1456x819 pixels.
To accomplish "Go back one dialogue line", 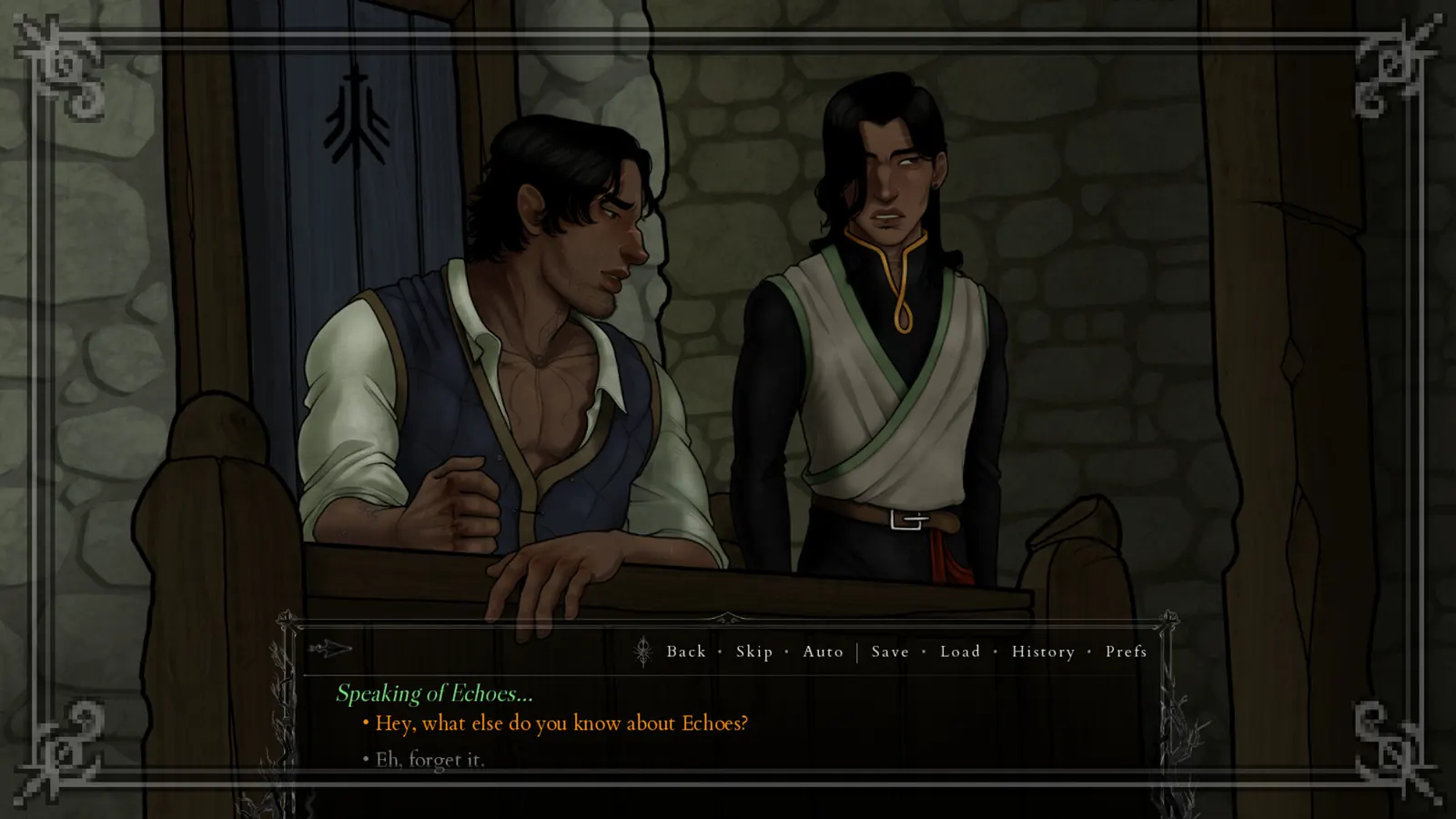I will coord(685,652).
